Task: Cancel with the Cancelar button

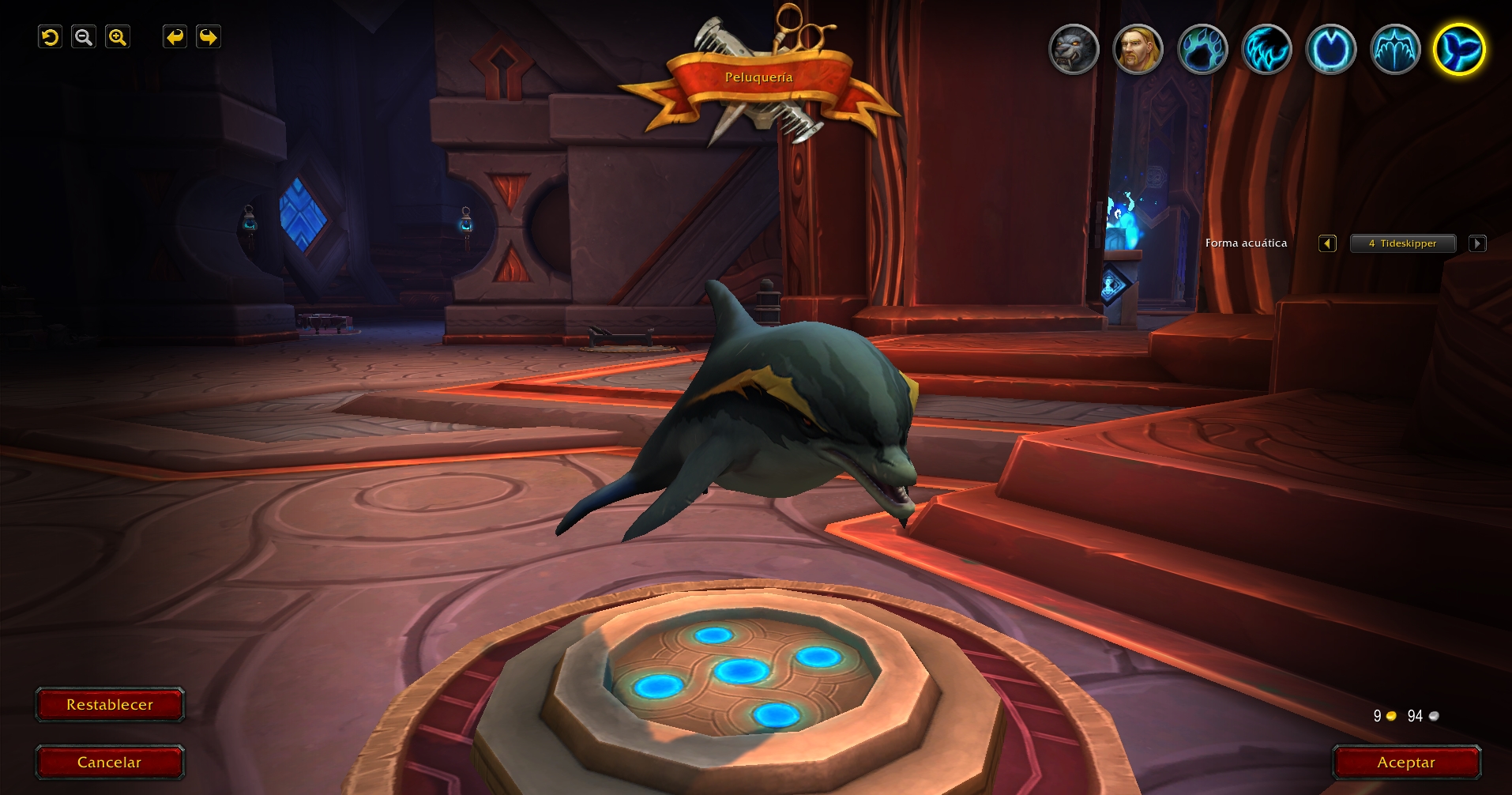Action: click(x=110, y=763)
